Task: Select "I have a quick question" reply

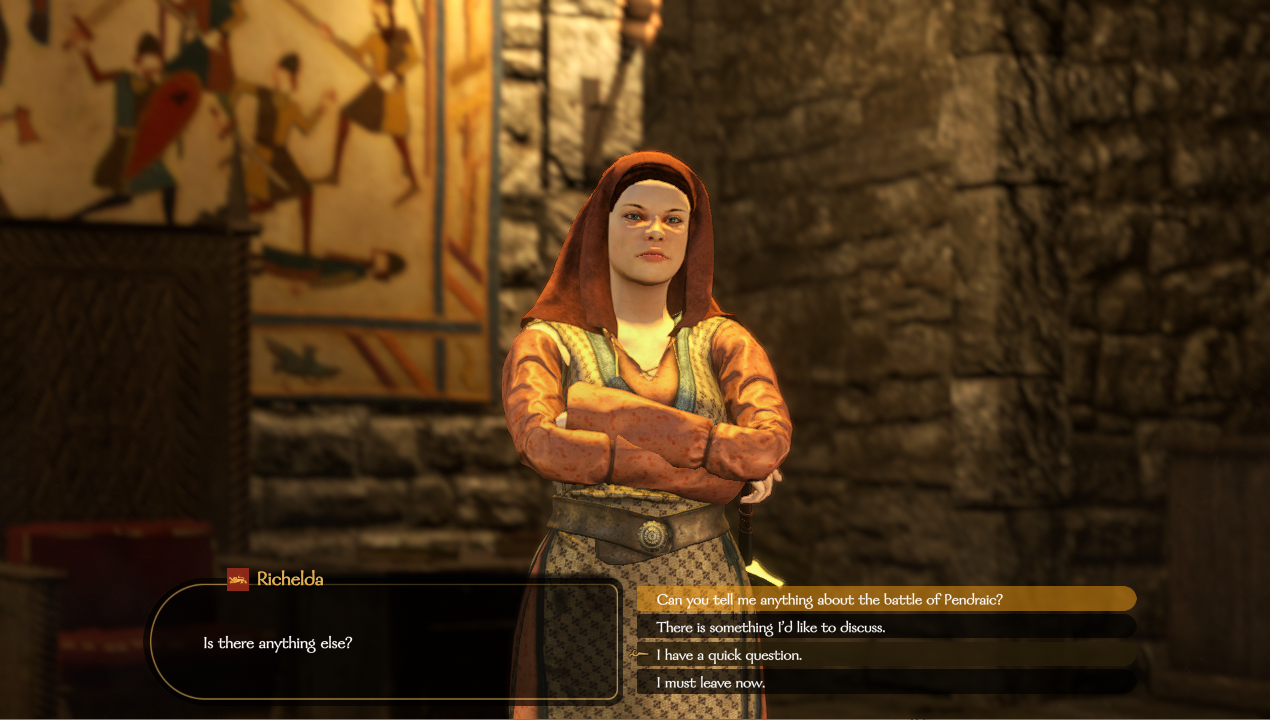Action: [728, 655]
